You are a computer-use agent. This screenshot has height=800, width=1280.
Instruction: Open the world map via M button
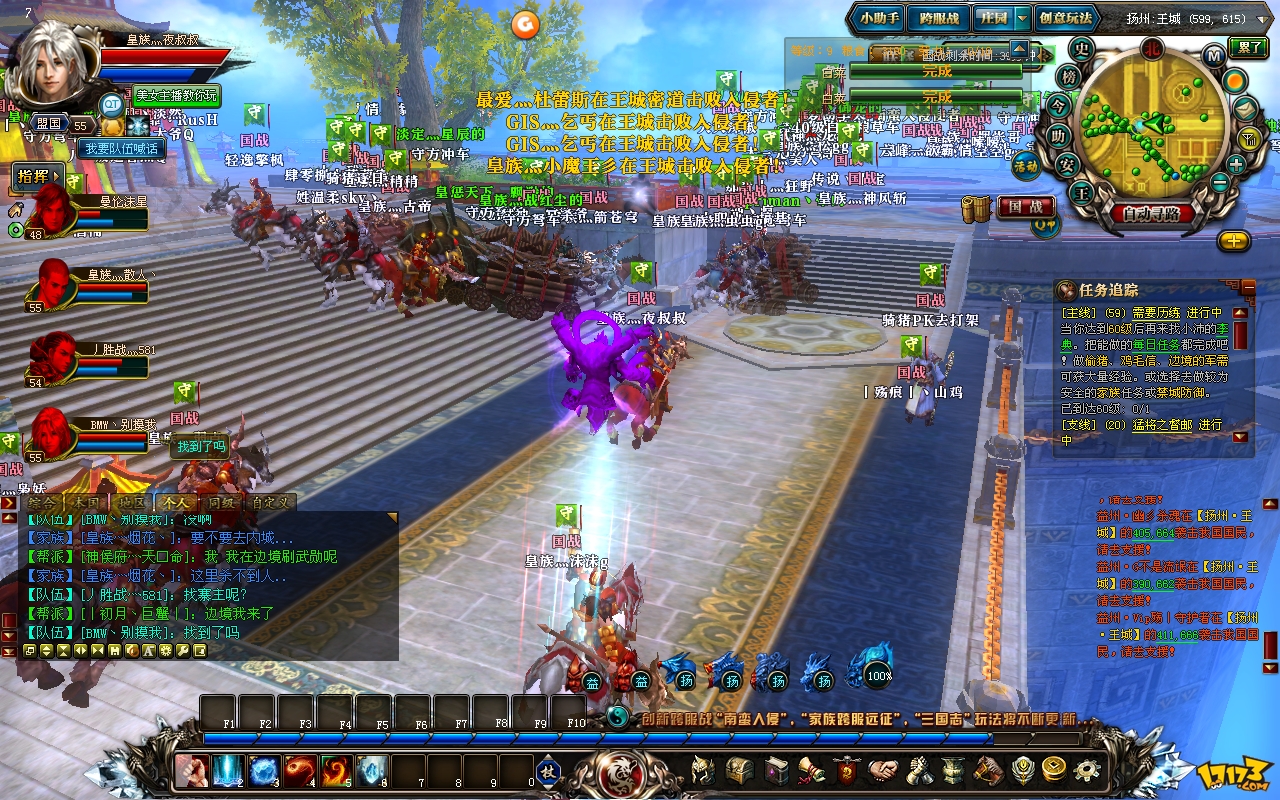(x=1214, y=56)
